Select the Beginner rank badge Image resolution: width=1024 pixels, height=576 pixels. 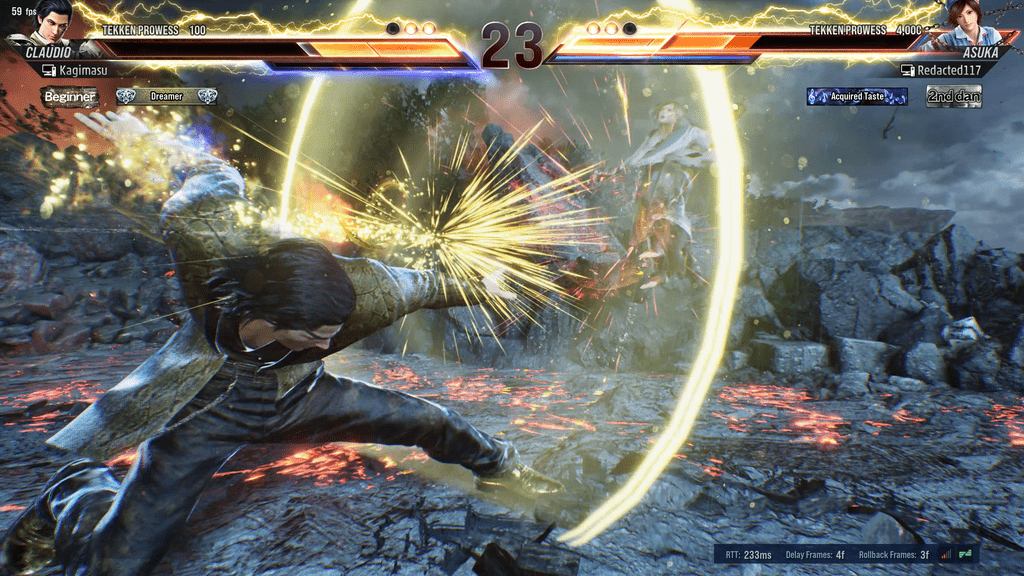pyautogui.click(x=70, y=97)
